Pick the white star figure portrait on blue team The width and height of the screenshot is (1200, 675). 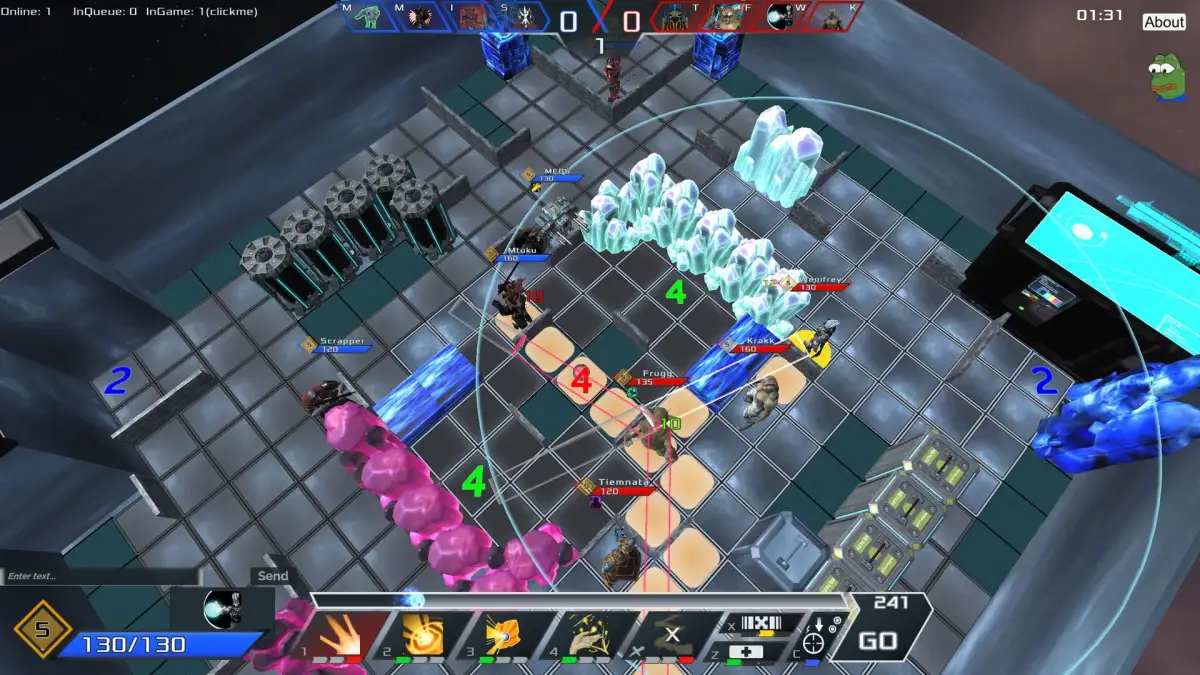click(x=522, y=18)
